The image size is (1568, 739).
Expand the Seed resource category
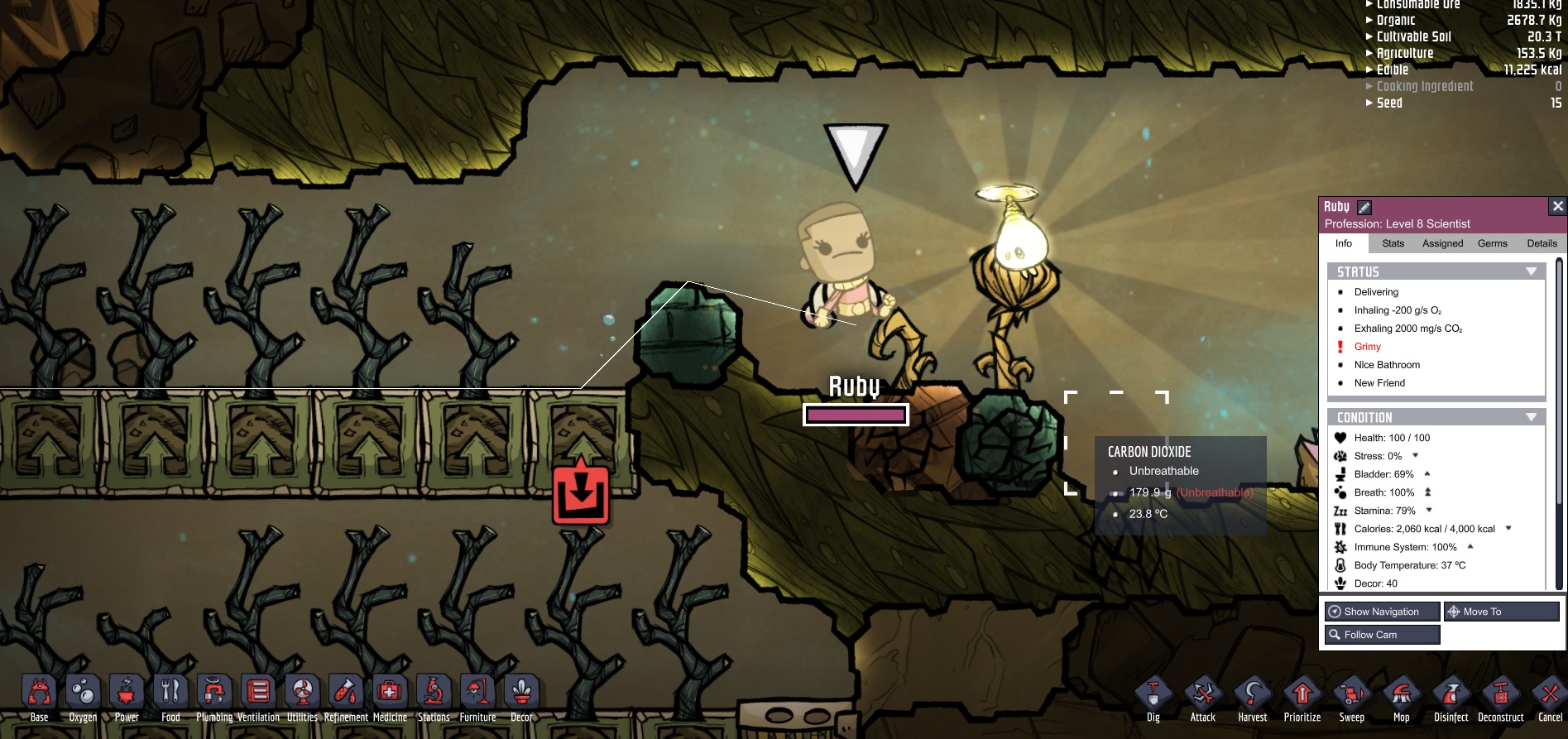1389,103
